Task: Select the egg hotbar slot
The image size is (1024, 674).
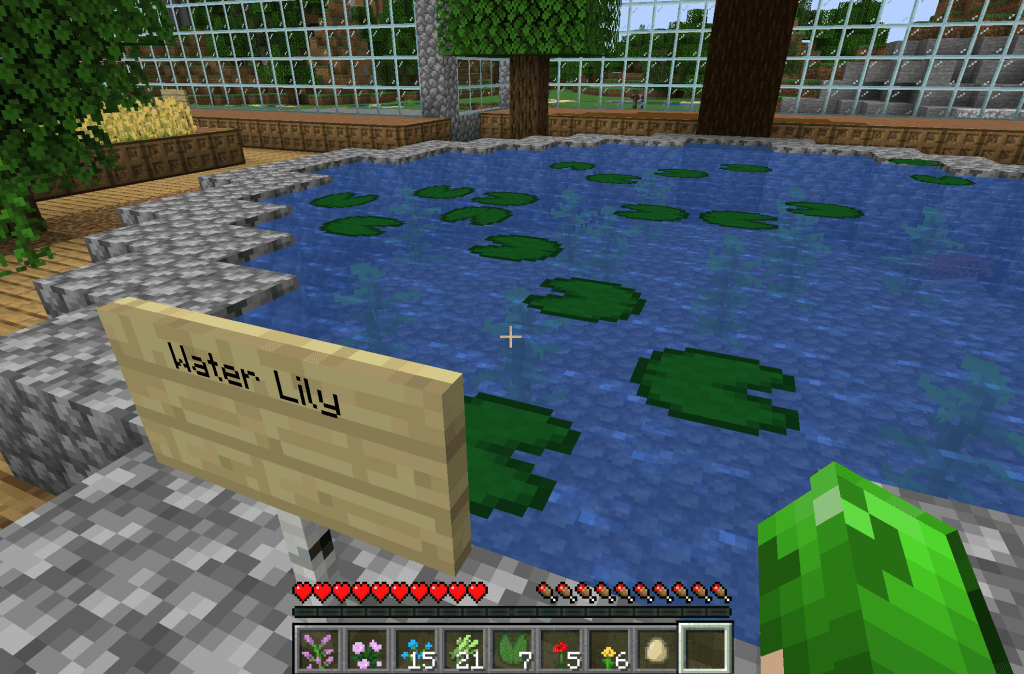Action: coord(655,651)
